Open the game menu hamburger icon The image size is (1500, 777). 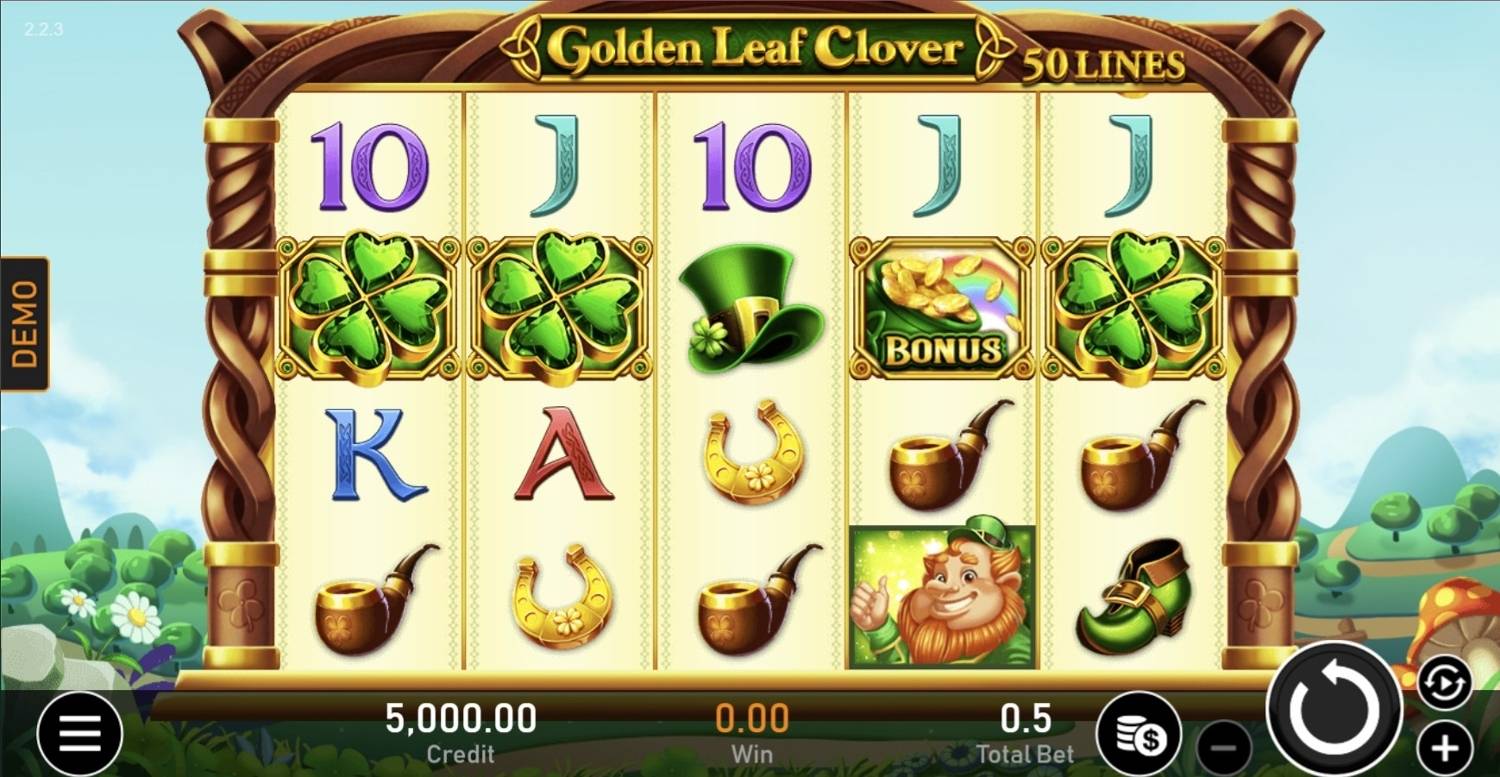click(x=80, y=732)
